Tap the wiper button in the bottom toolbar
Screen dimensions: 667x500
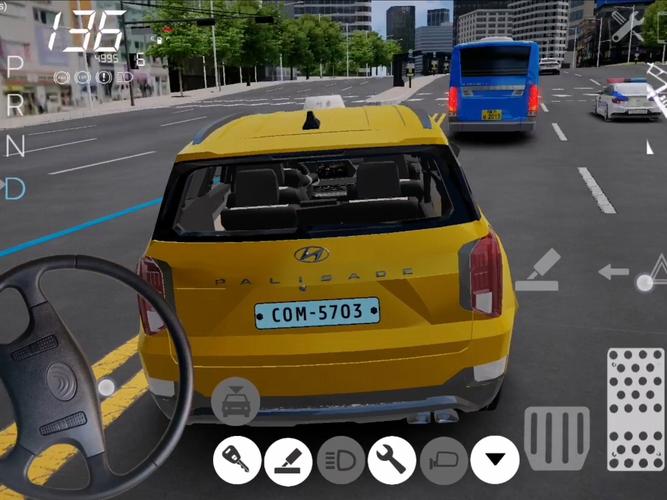click(289, 460)
